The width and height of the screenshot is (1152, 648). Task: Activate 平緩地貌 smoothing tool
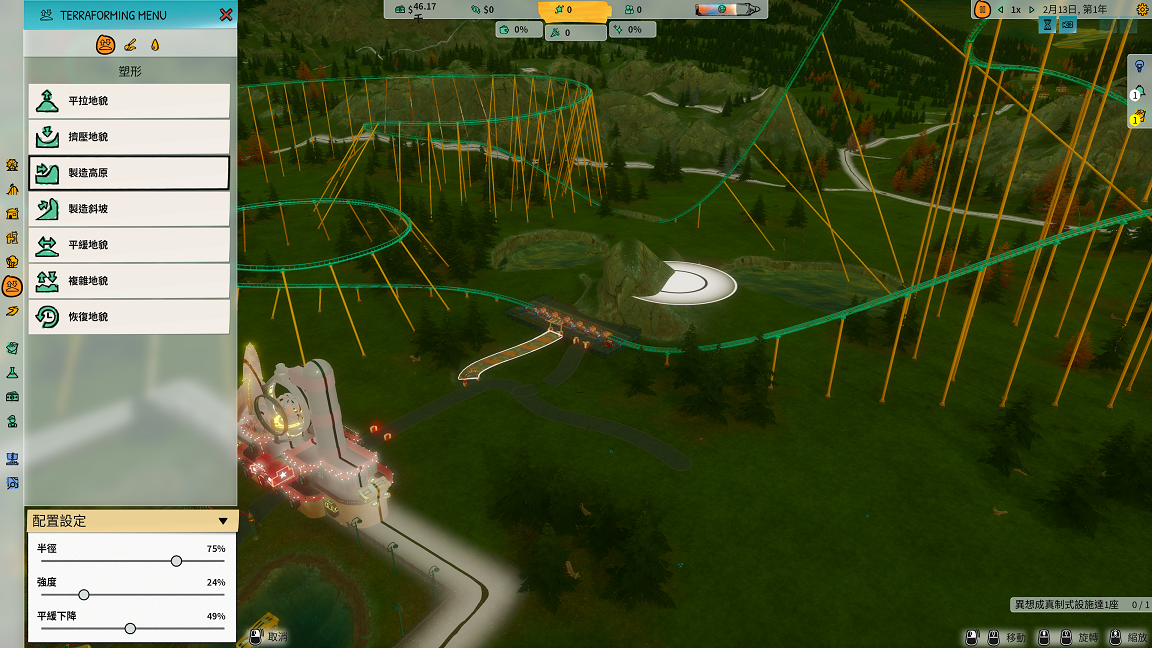tap(129, 245)
